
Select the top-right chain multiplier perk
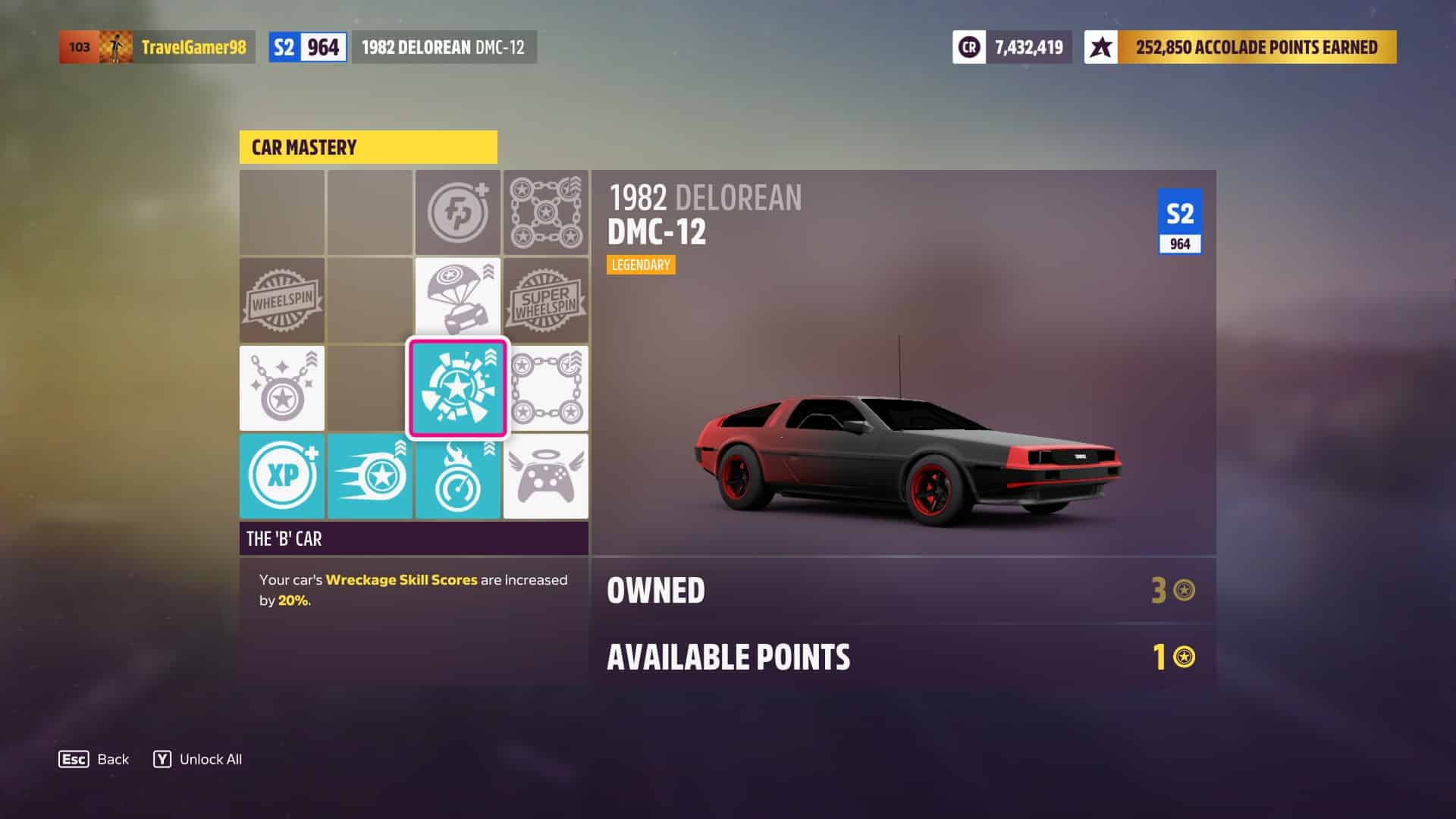click(546, 212)
